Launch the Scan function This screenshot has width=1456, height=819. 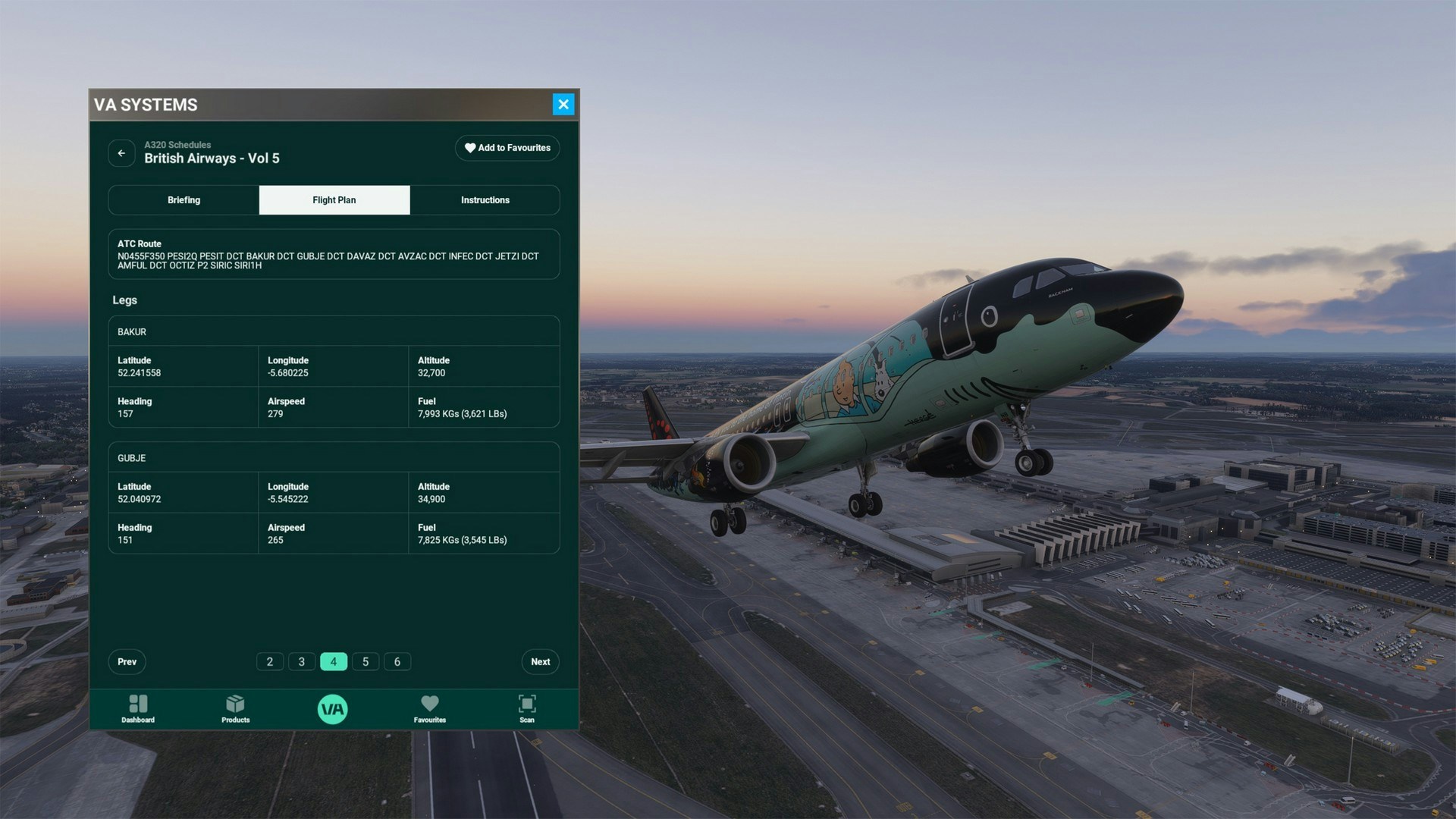click(527, 709)
